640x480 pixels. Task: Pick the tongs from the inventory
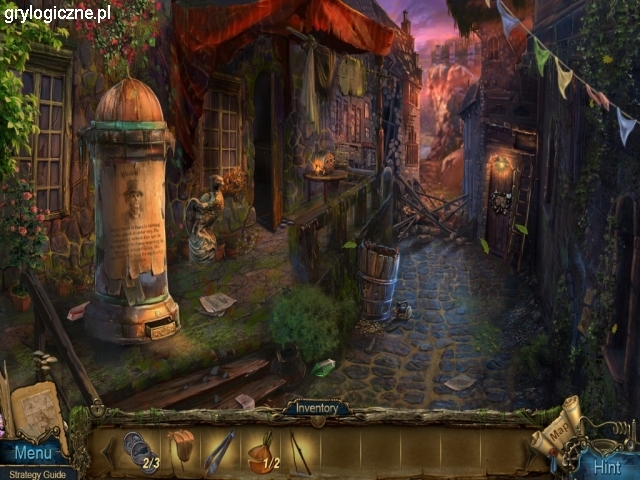(220, 451)
